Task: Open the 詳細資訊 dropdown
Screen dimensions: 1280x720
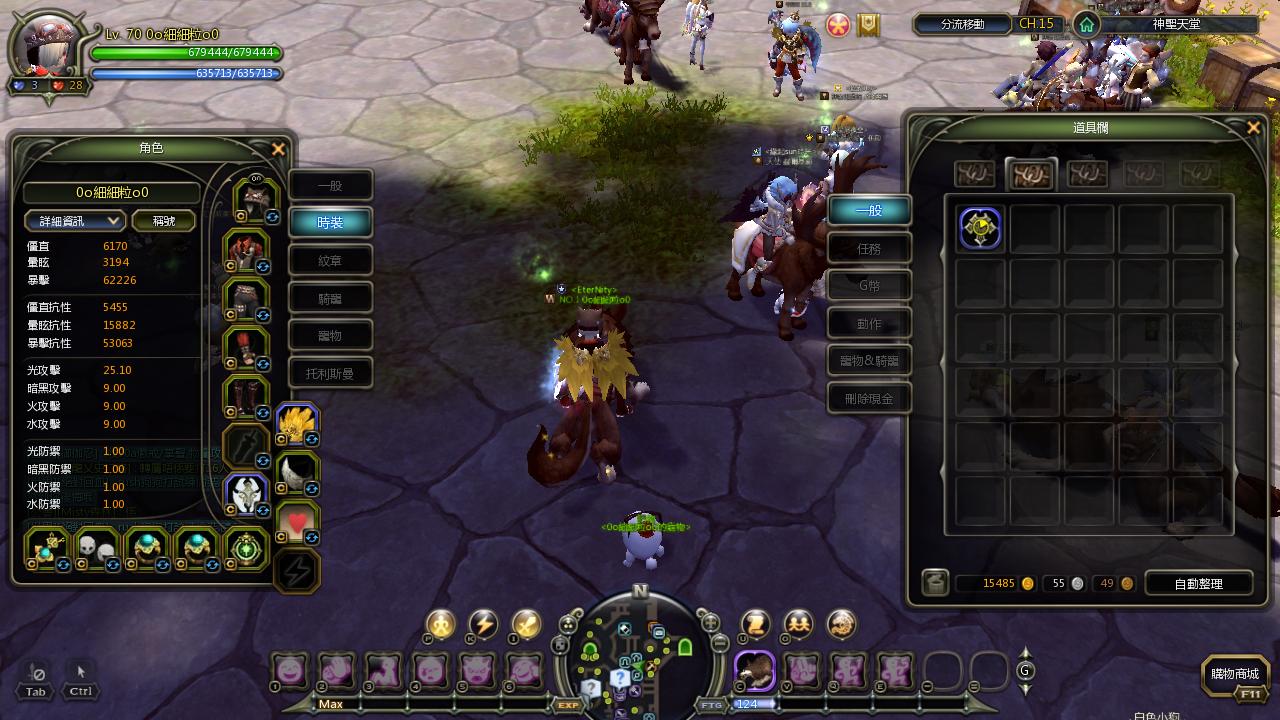Action: pos(75,221)
